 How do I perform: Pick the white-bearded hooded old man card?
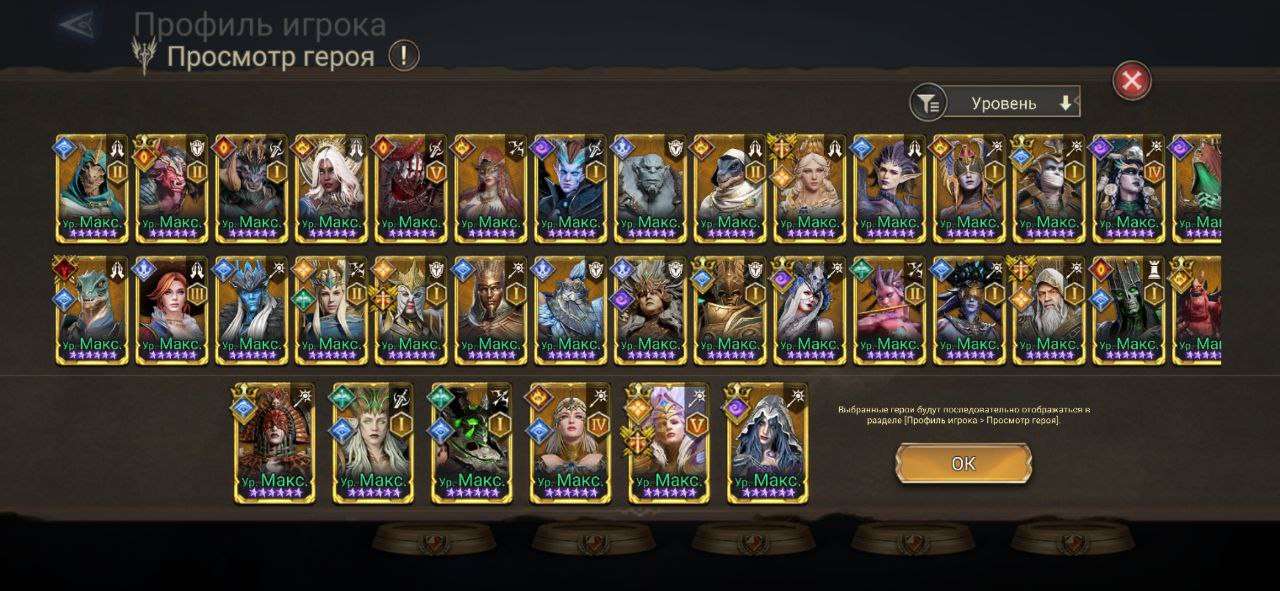point(1050,310)
